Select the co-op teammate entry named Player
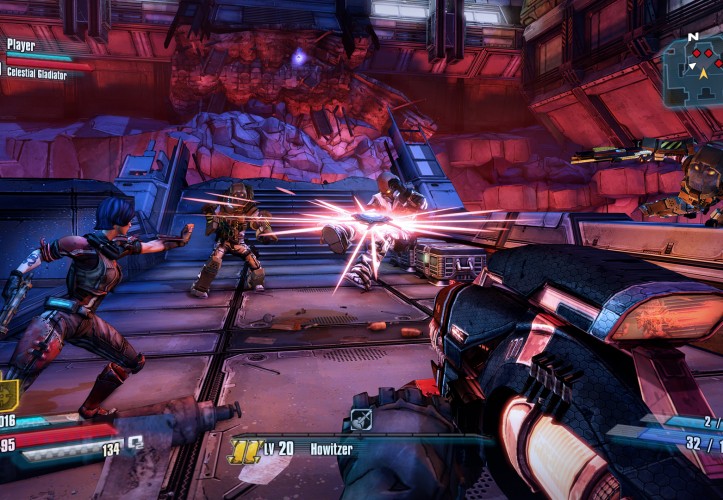Screen dimensions: 723x500 (21, 45)
